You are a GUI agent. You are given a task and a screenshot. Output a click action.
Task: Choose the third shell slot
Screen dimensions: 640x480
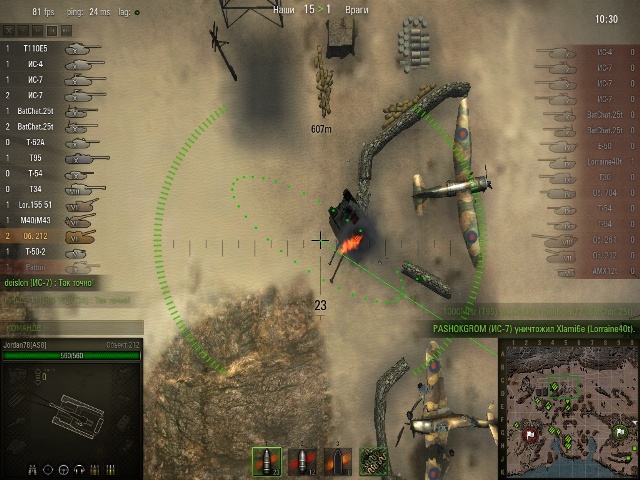coord(337,460)
